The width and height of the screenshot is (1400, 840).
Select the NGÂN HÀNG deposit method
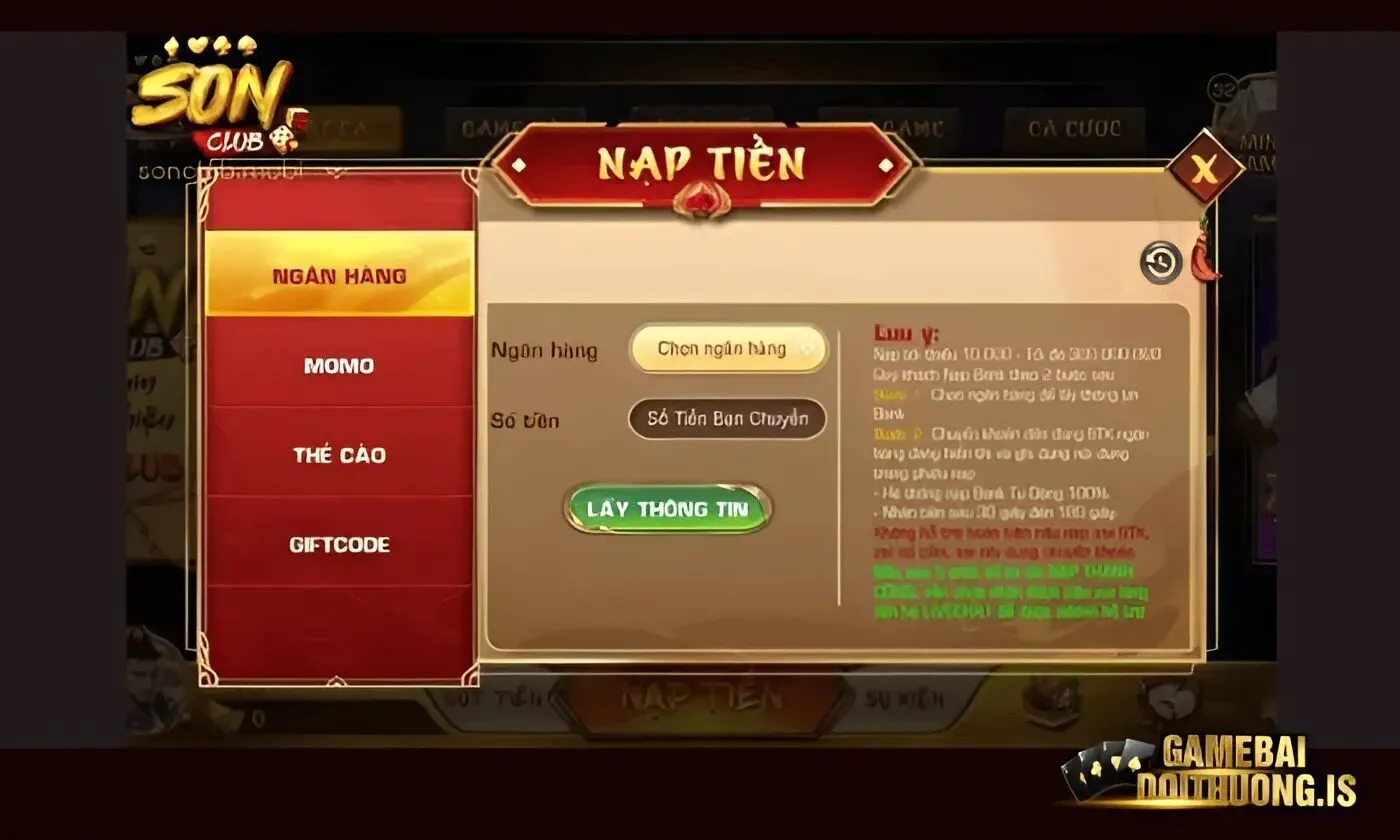(x=340, y=276)
